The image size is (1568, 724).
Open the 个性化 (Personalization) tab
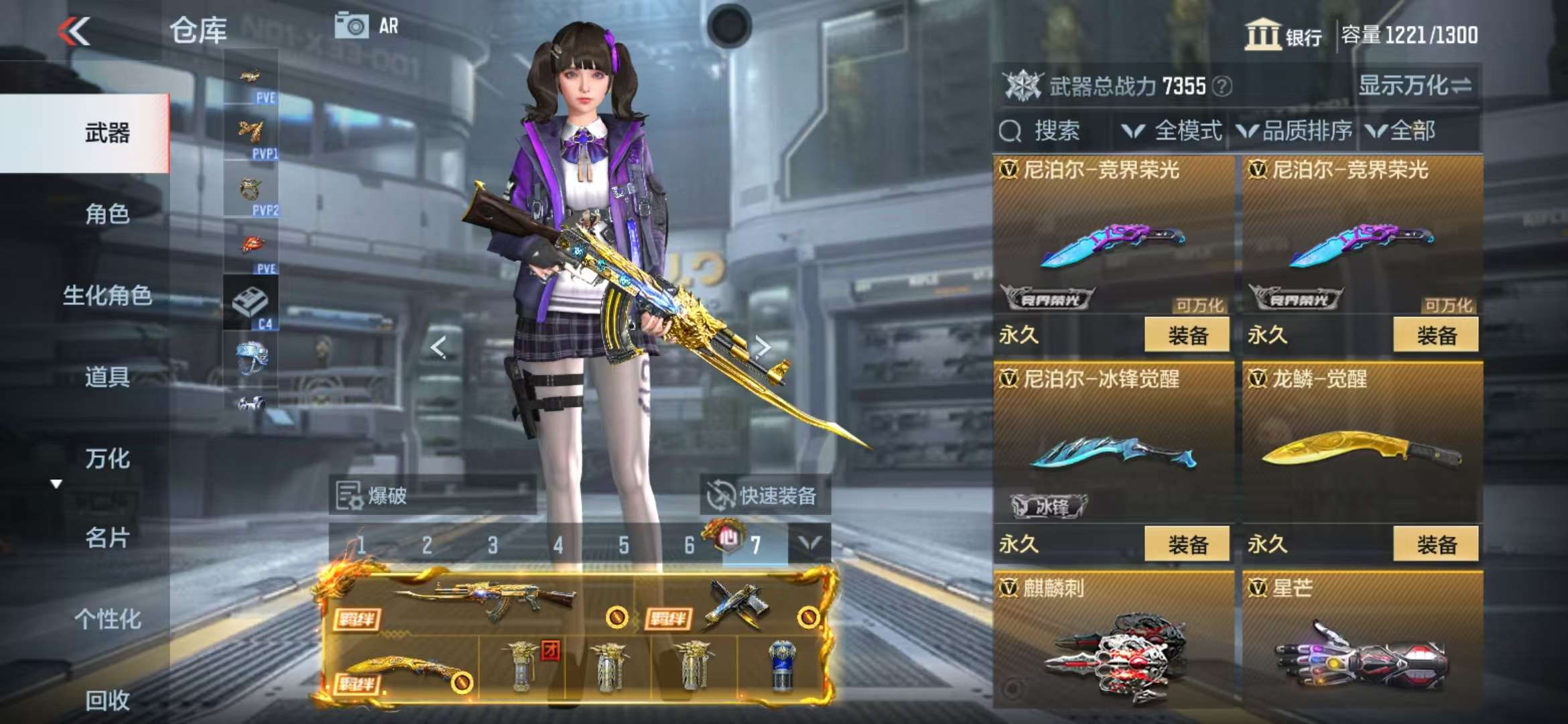point(107,619)
